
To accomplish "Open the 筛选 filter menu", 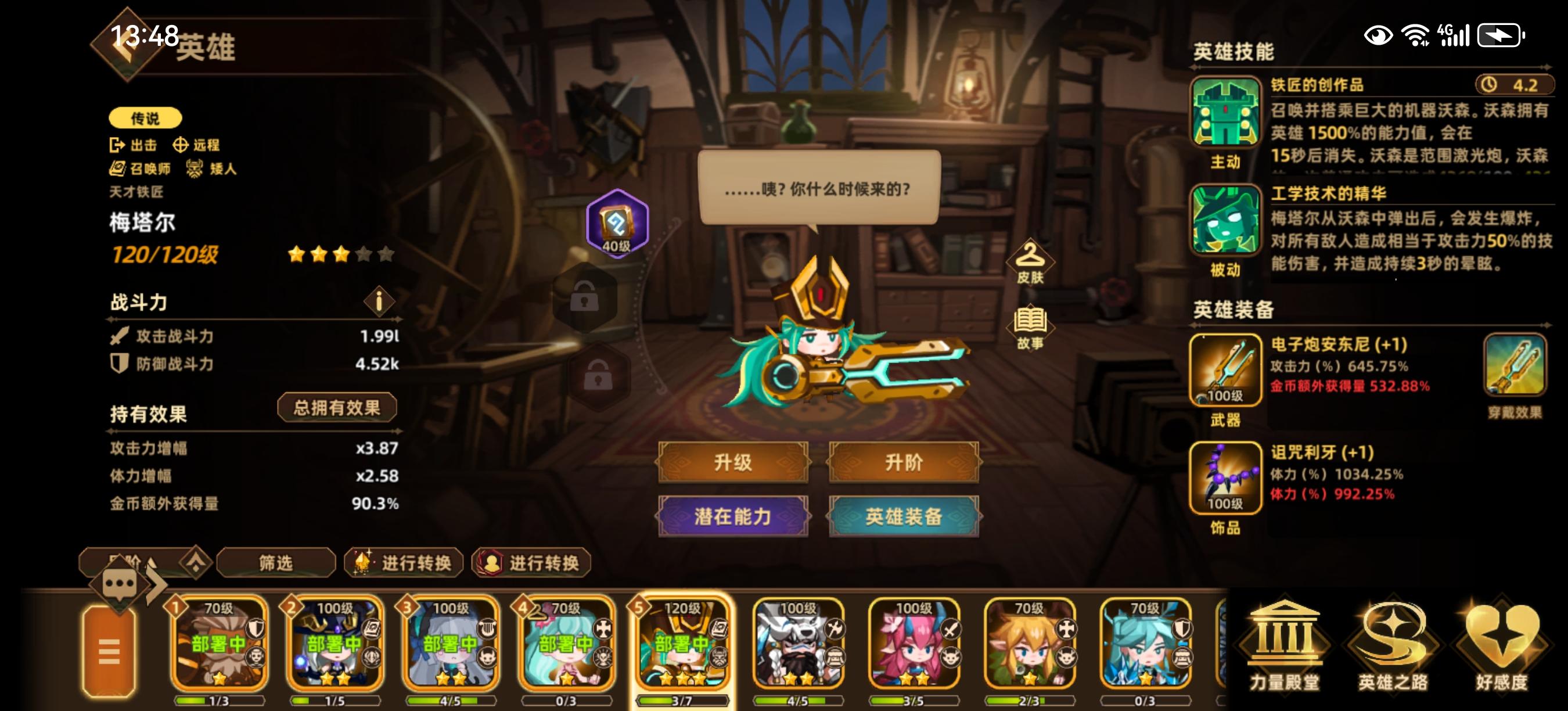I will (x=277, y=563).
